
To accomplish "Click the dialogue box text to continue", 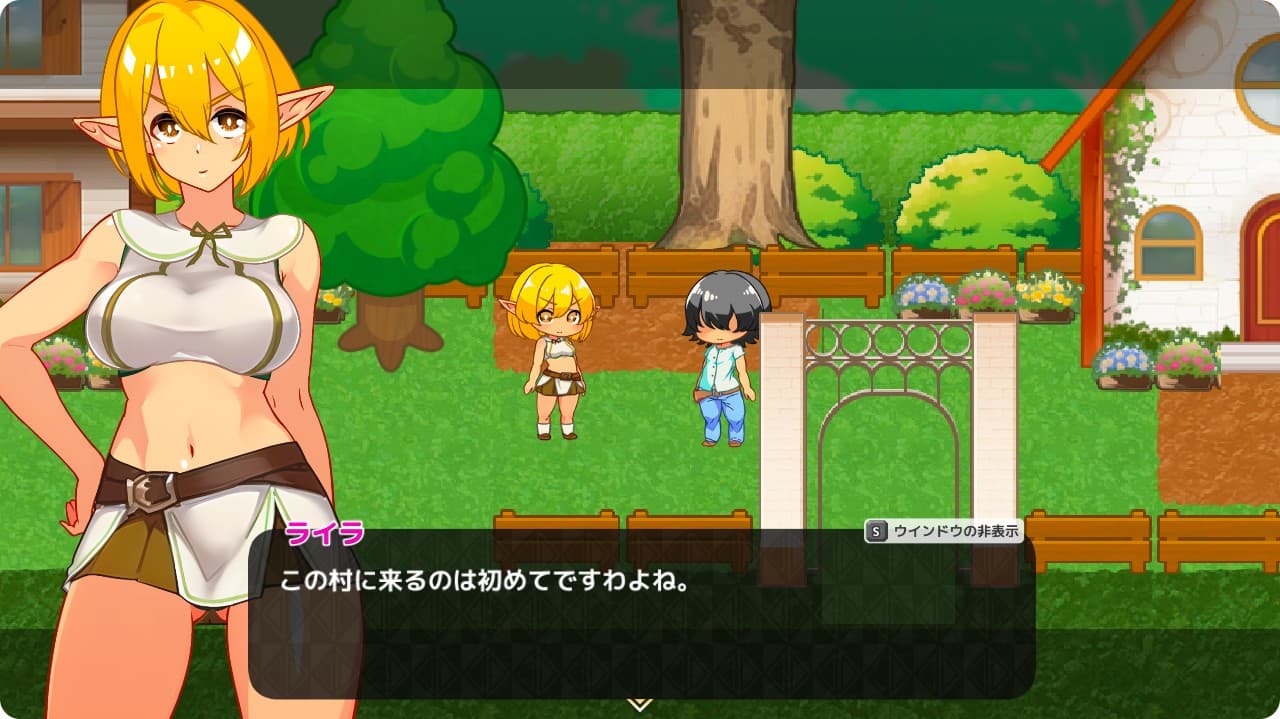I will coord(485,581).
